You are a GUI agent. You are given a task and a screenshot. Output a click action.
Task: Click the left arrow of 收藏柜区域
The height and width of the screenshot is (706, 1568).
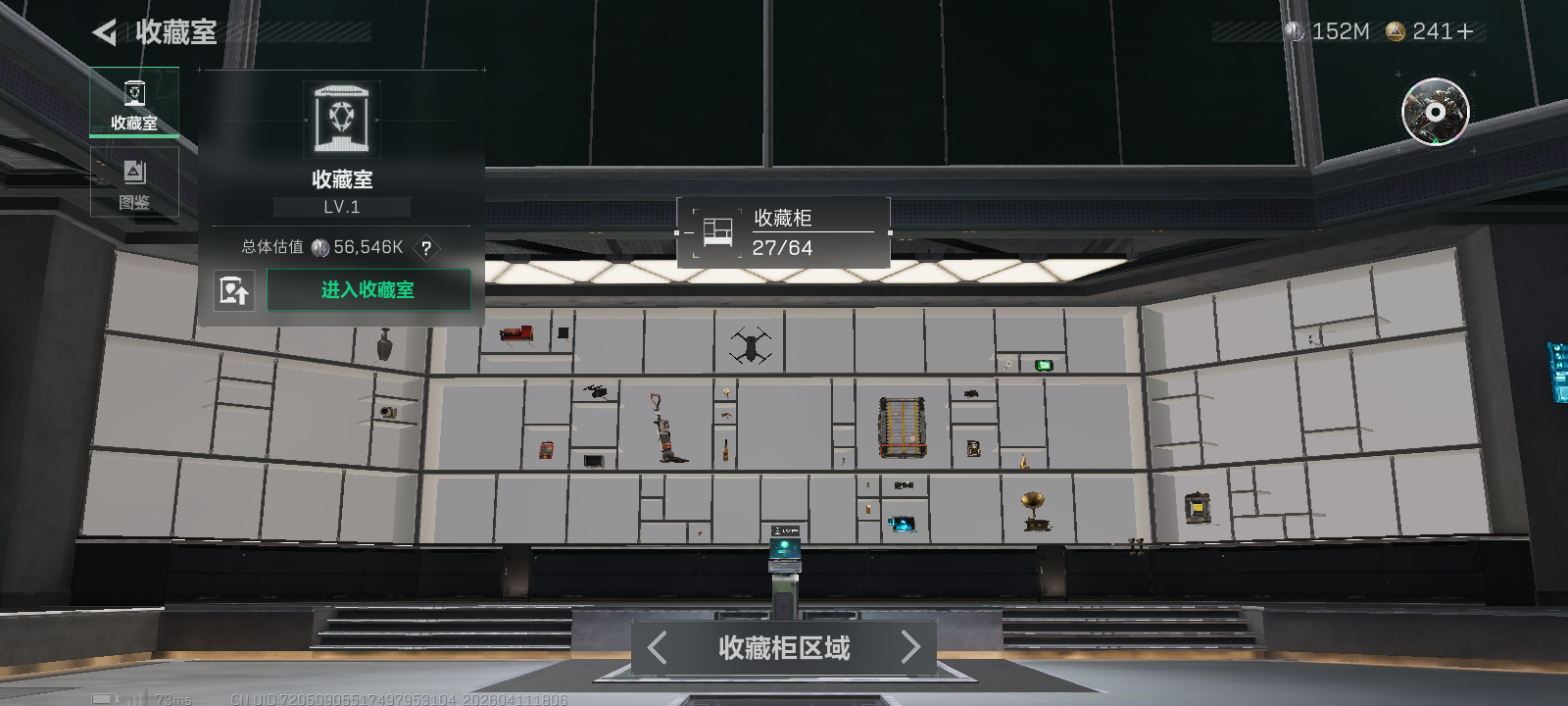(x=655, y=648)
